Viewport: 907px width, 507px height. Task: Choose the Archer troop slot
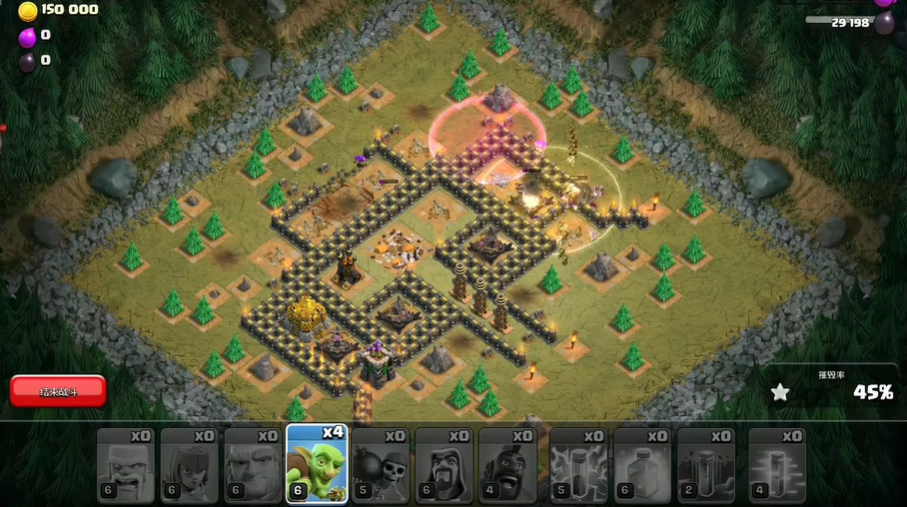[x=189, y=464]
